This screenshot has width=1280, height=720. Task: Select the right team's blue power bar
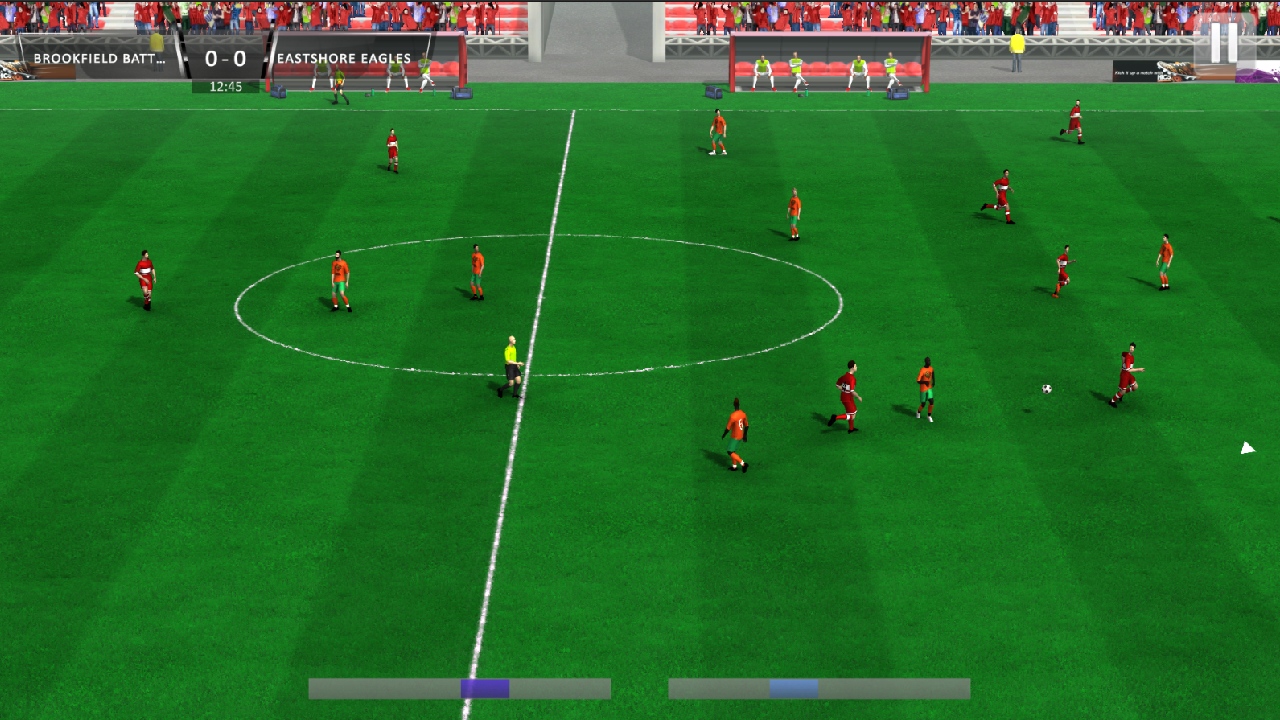coord(820,688)
